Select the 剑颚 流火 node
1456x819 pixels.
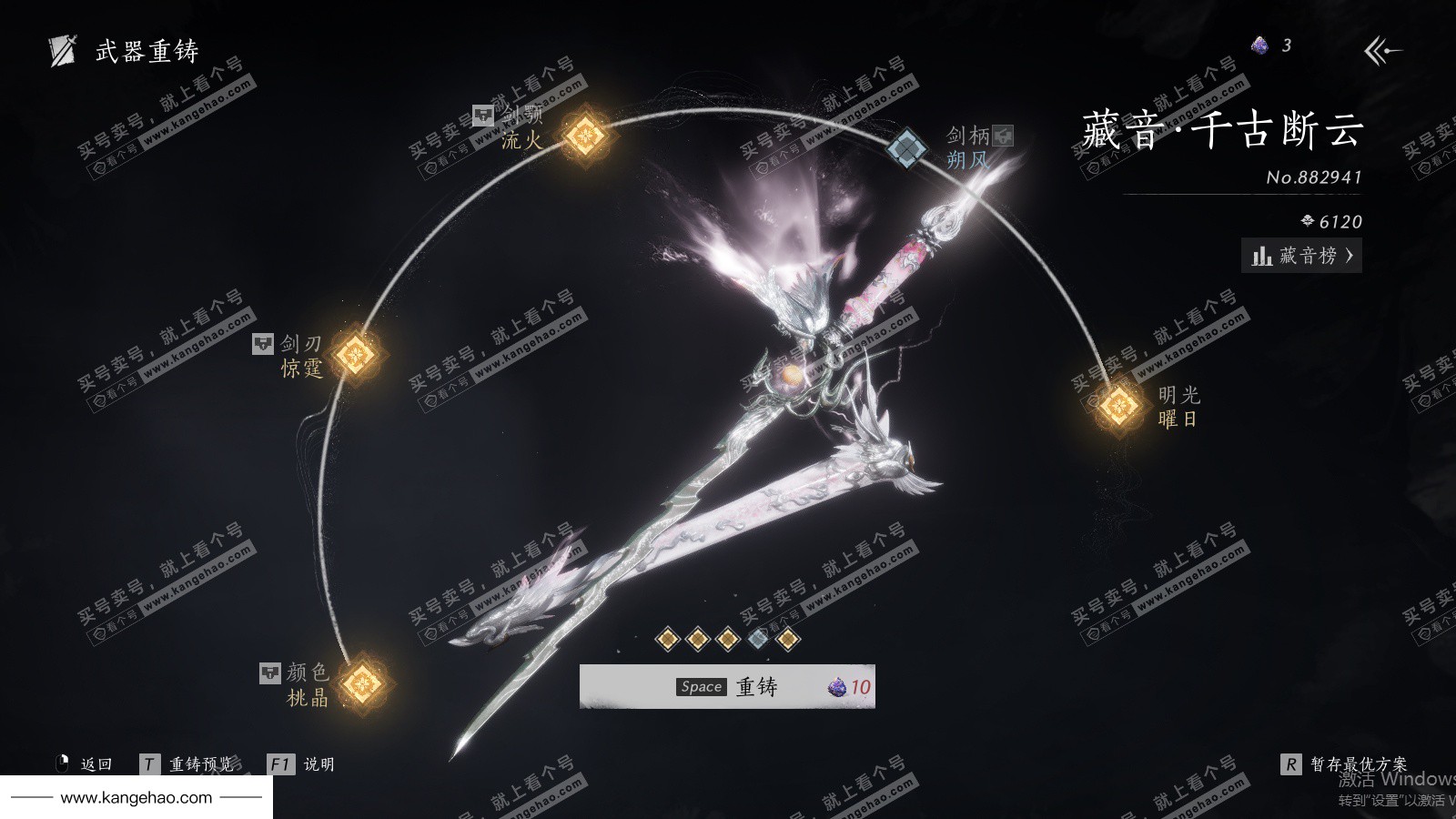point(585,136)
